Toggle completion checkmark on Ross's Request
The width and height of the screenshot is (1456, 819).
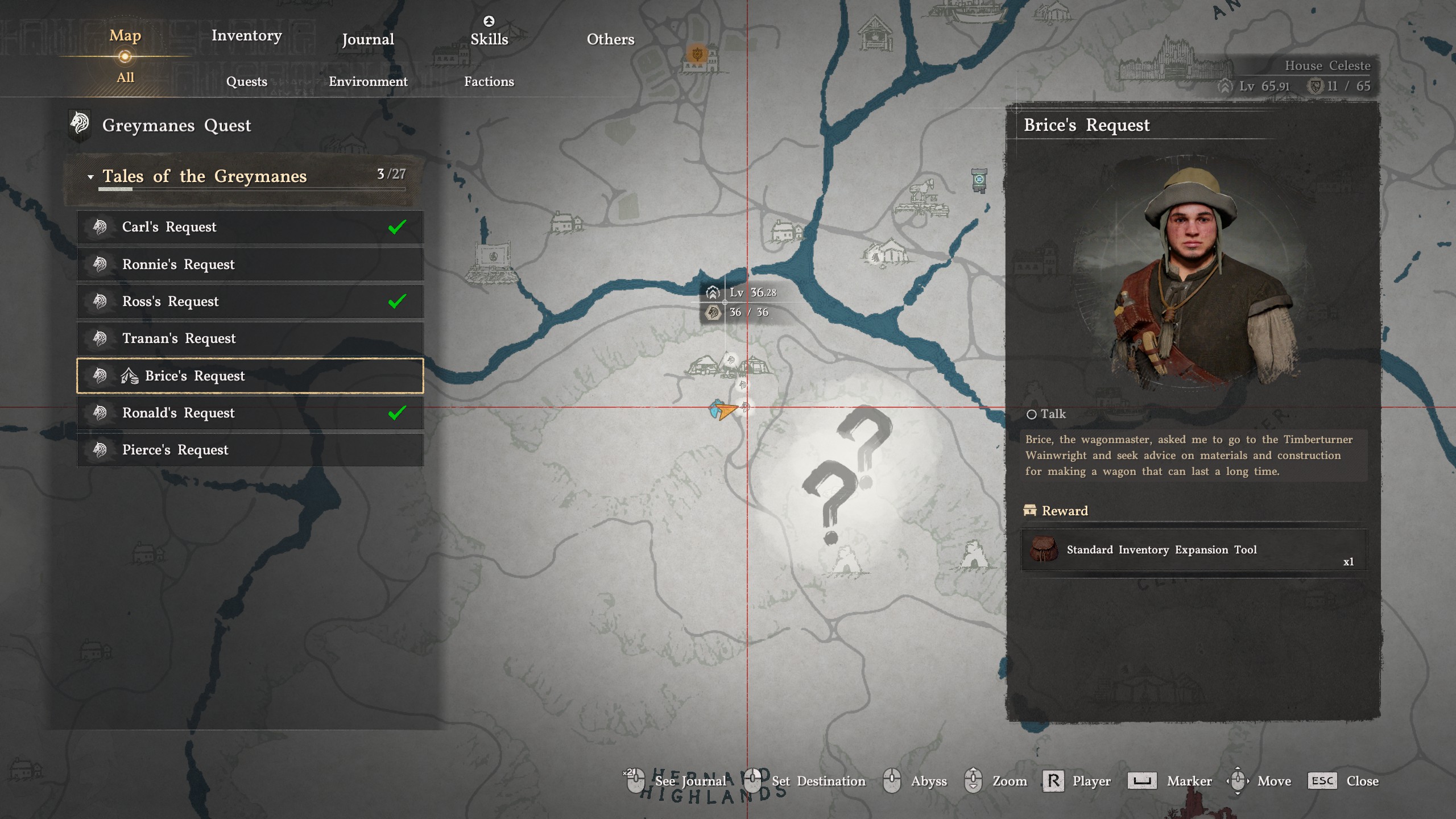pyautogui.click(x=398, y=301)
